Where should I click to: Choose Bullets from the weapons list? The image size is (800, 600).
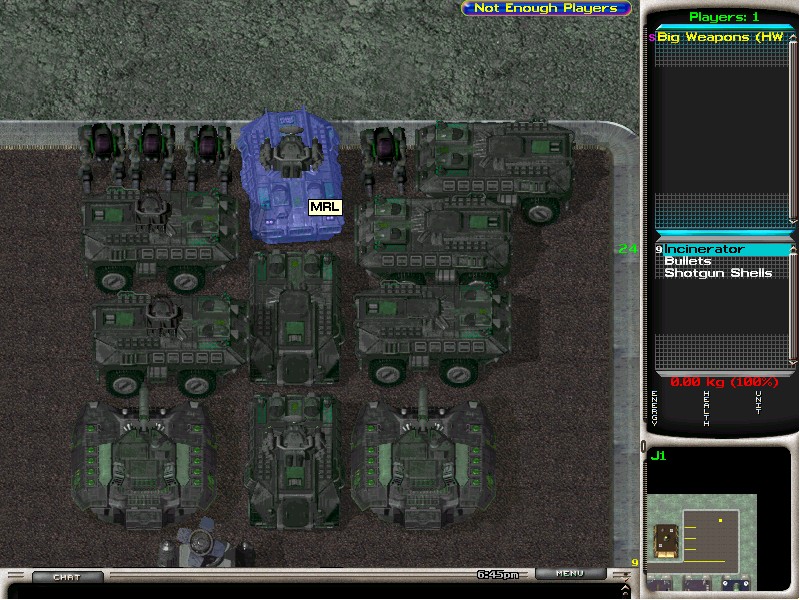pos(688,261)
